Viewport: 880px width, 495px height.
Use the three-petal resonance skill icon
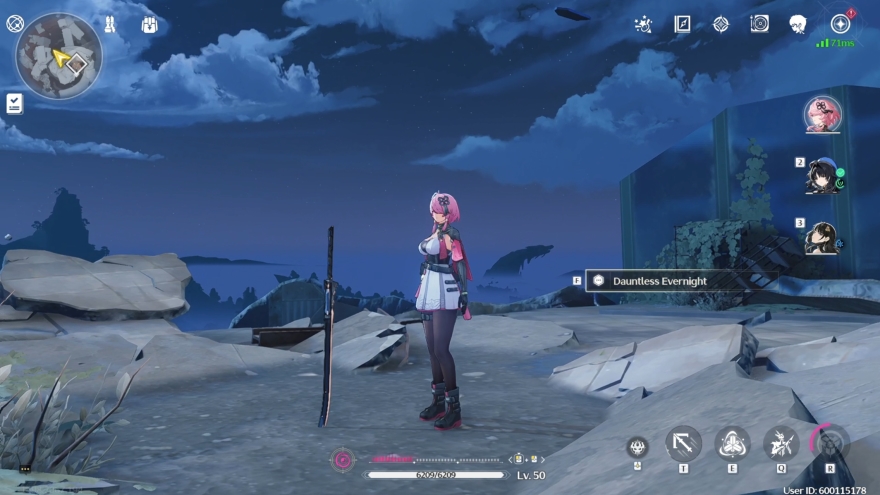733,442
